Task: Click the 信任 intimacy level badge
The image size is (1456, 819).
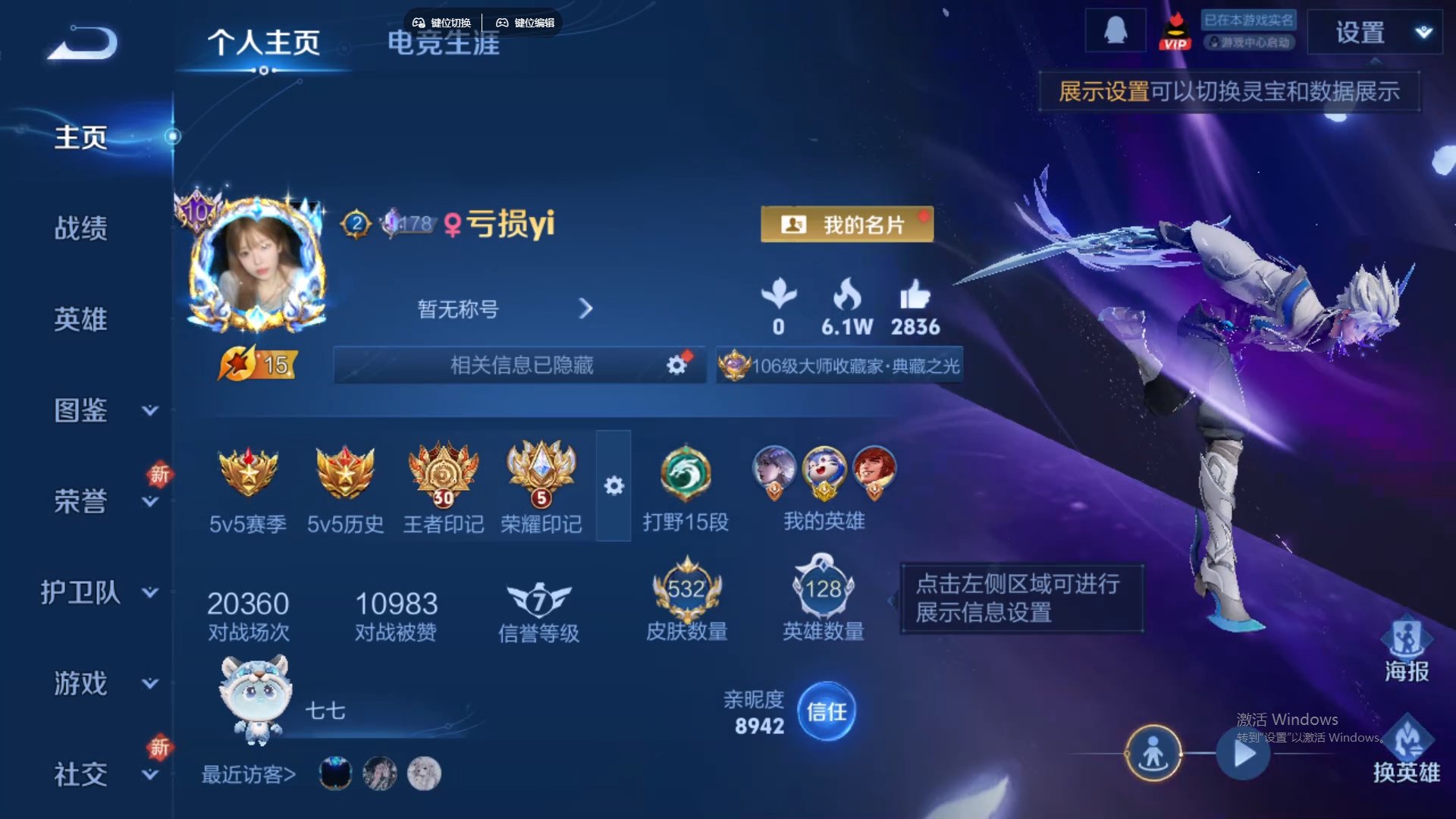Action: click(826, 711)
